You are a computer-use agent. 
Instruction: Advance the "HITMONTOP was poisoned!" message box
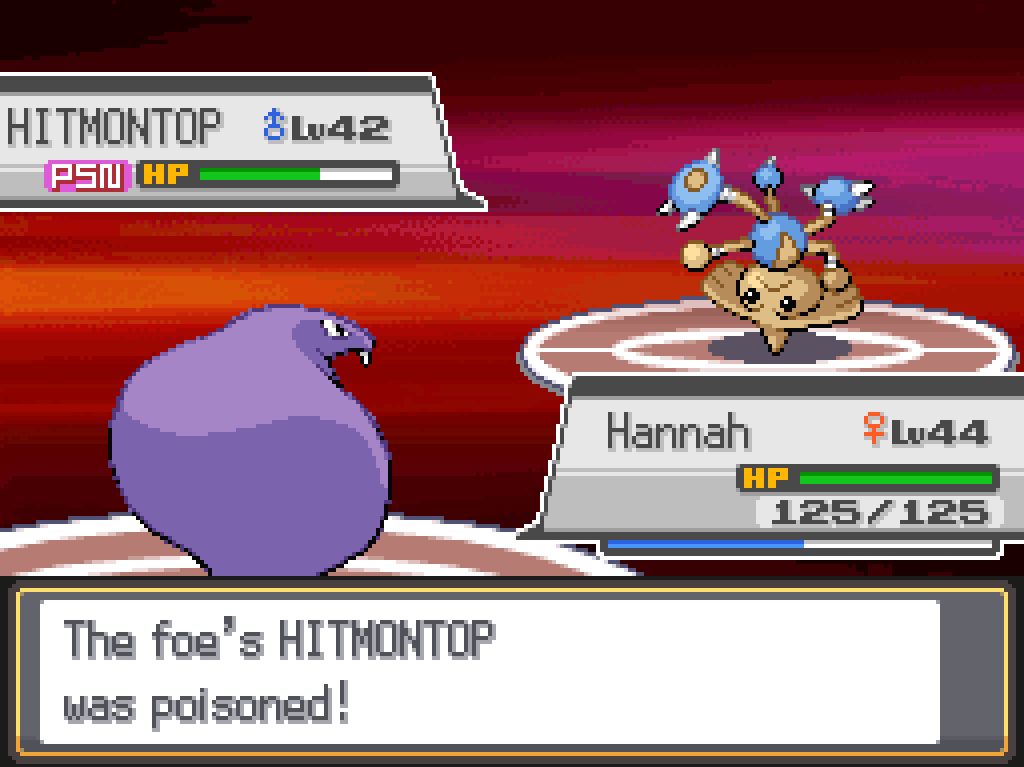pyautogui.click(x=510, y=671)
